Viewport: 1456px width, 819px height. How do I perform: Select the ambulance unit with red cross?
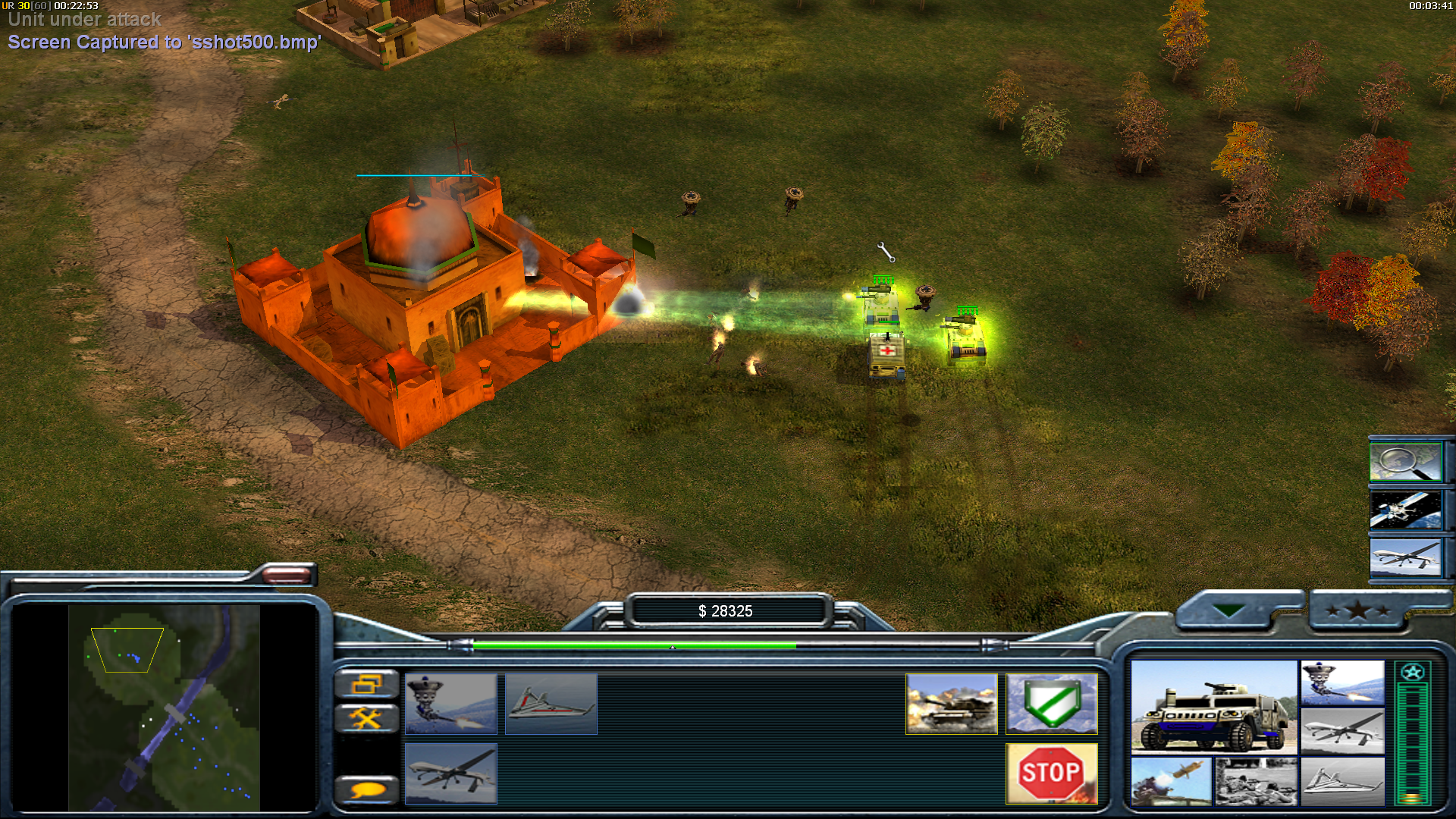tap(886, 355)
